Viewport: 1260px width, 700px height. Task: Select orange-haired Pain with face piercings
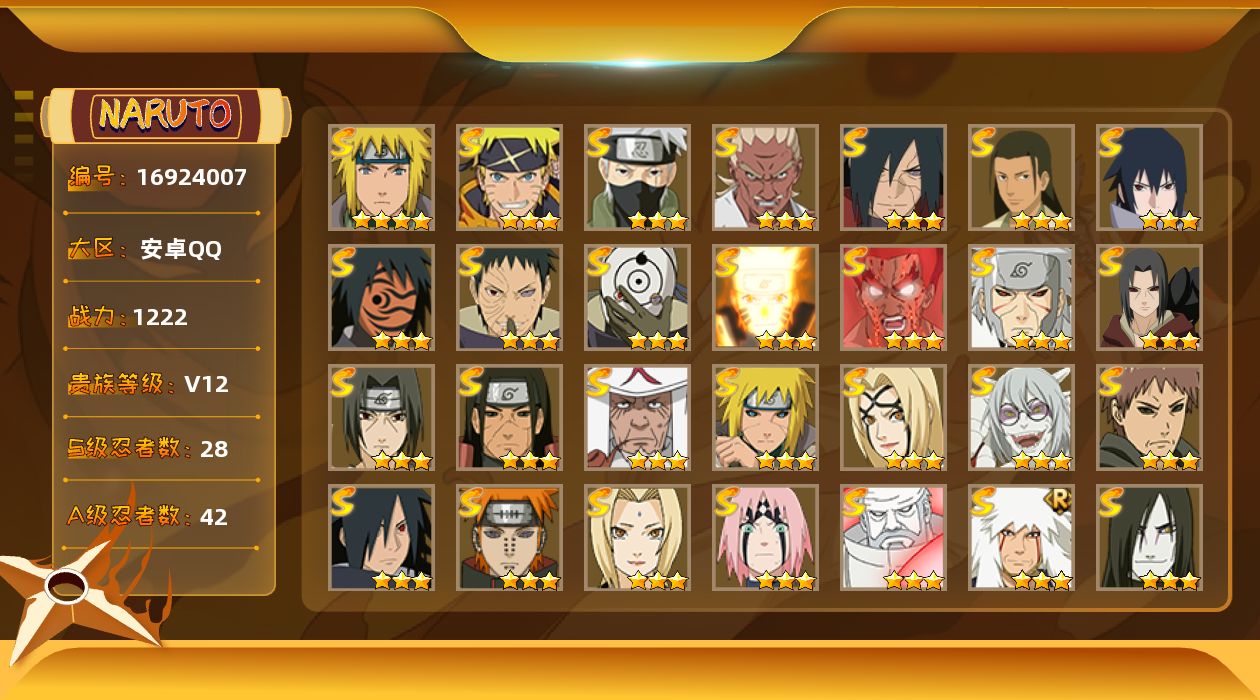509,538
